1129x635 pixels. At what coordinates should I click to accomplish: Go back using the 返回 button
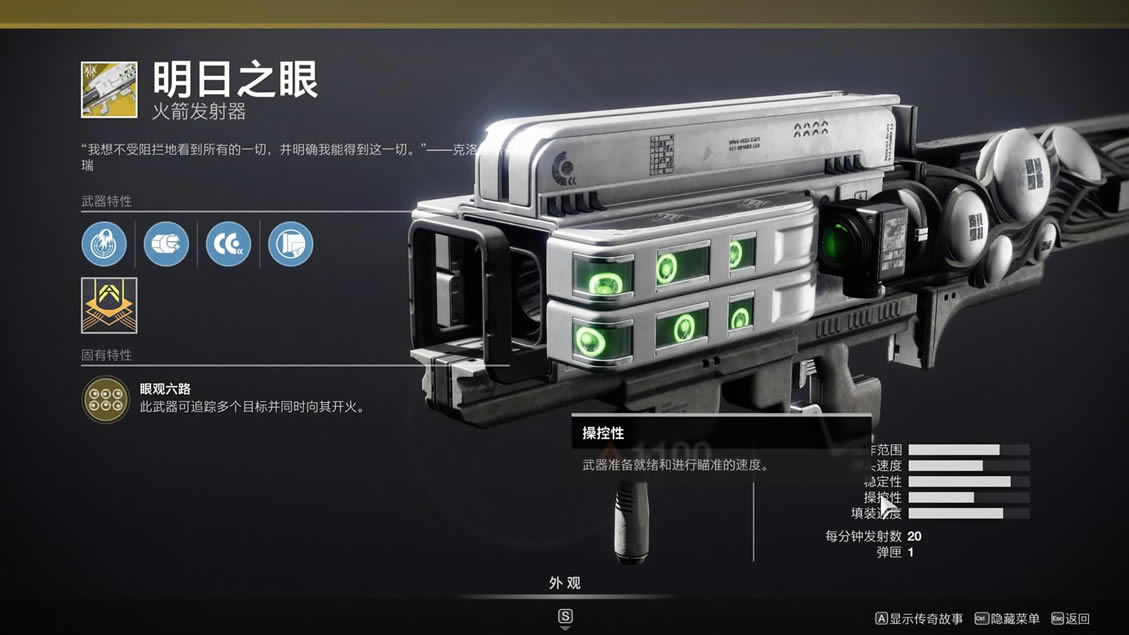click(x=1070, y=619)
